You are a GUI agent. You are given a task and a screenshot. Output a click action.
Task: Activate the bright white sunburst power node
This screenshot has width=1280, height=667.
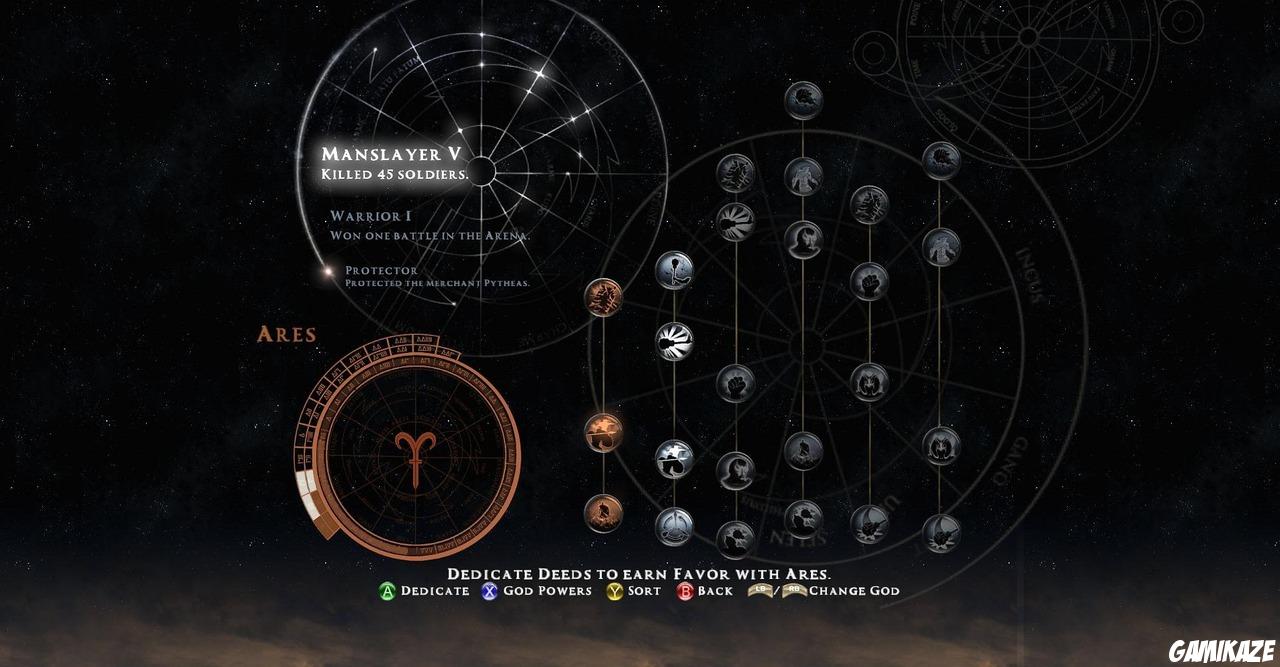point(674,341)
